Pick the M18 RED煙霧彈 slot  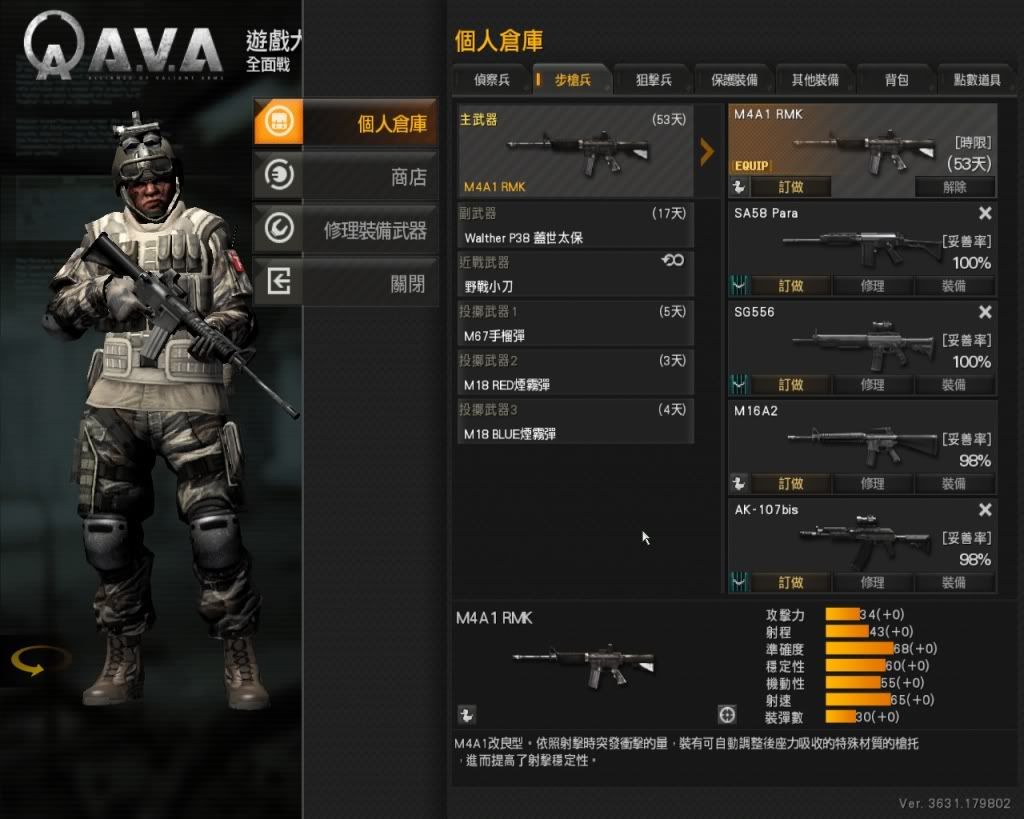pos(575,373)
